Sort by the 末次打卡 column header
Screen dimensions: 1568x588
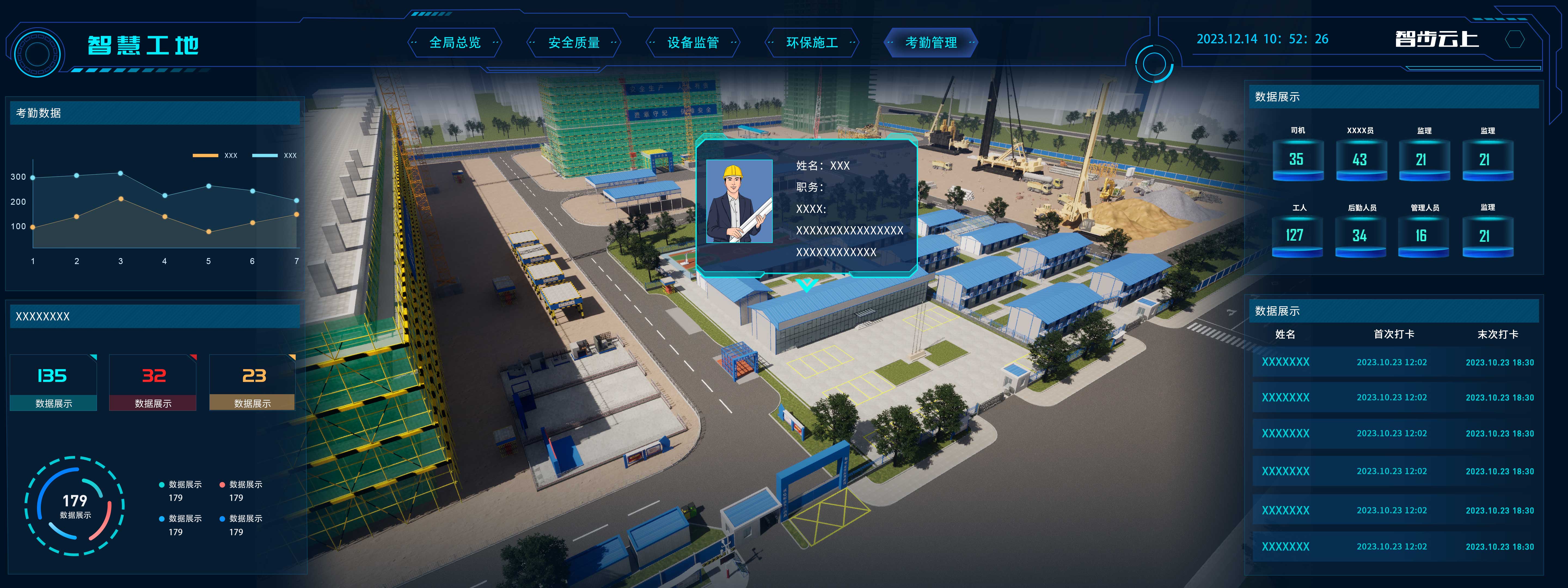coord(1497,334)
